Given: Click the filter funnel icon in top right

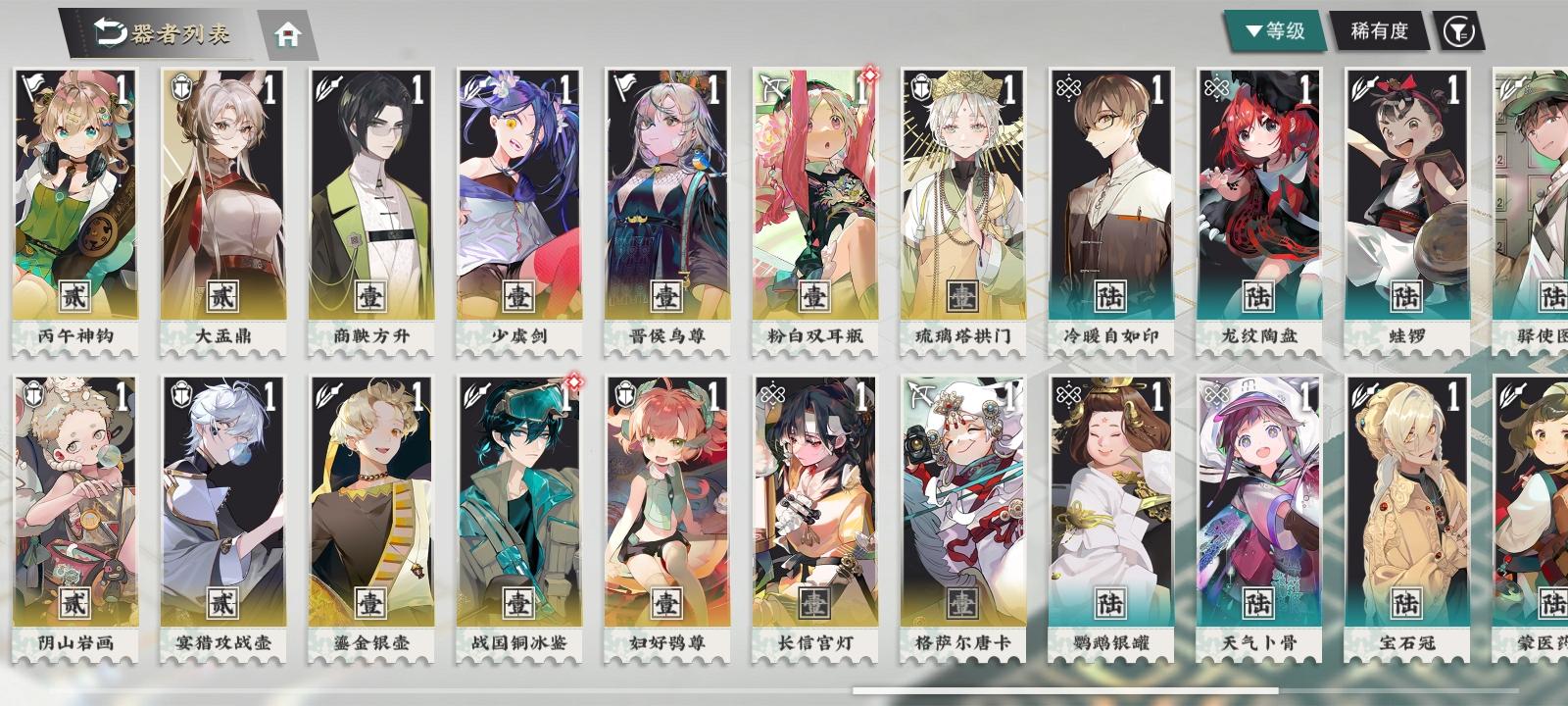Looking at the screenshot, I should [1458, 32].
